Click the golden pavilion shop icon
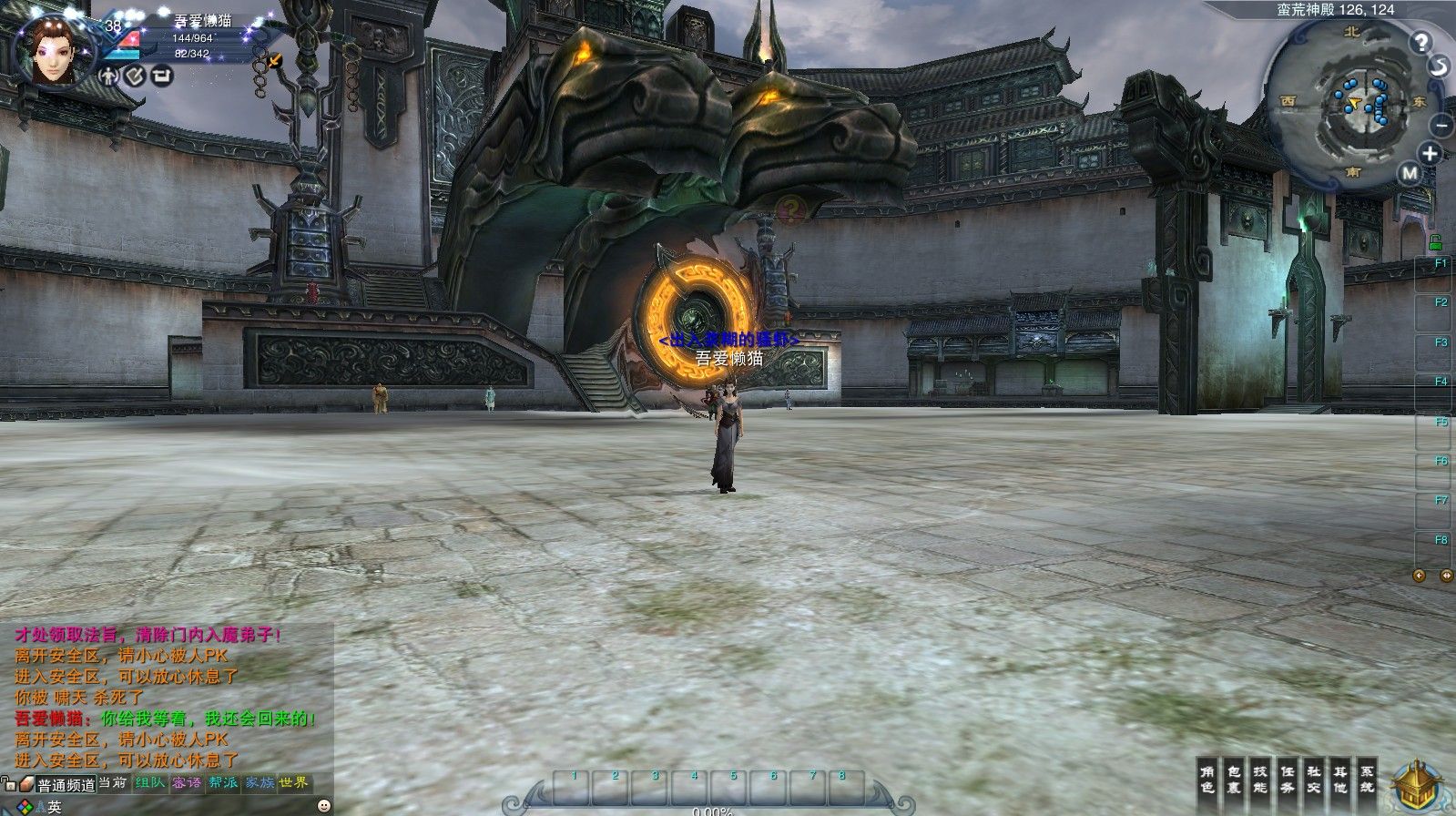This screenshot has height=816, width=1456. tap(1418, 788)
